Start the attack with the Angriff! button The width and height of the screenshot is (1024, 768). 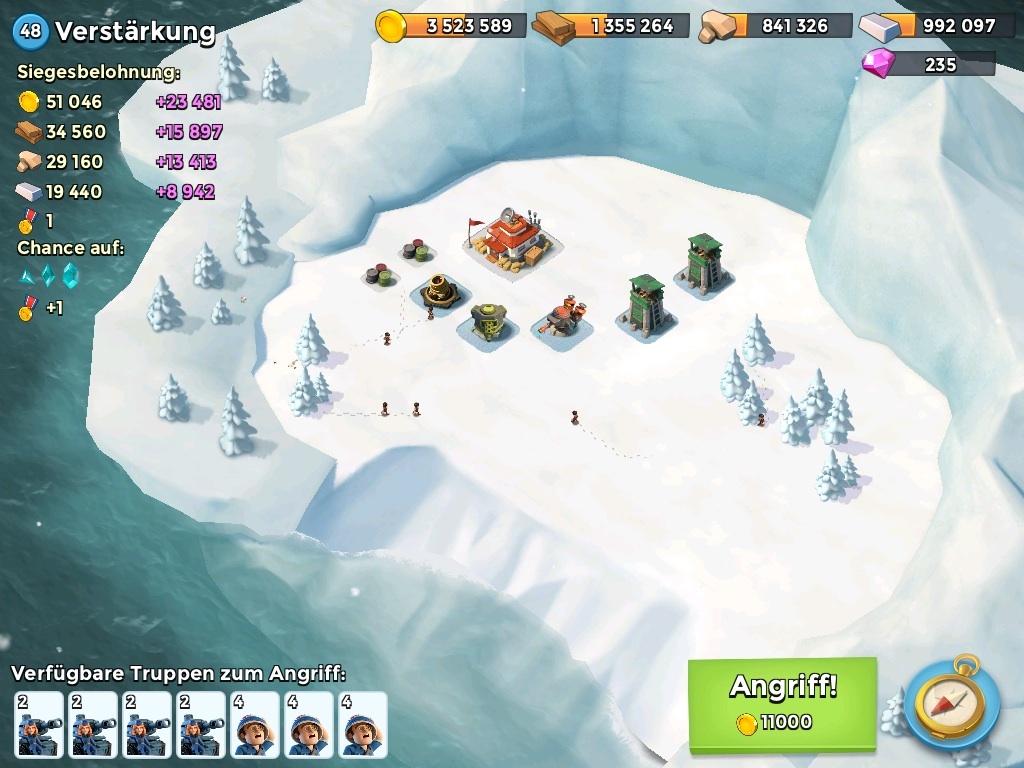point(782,703)
